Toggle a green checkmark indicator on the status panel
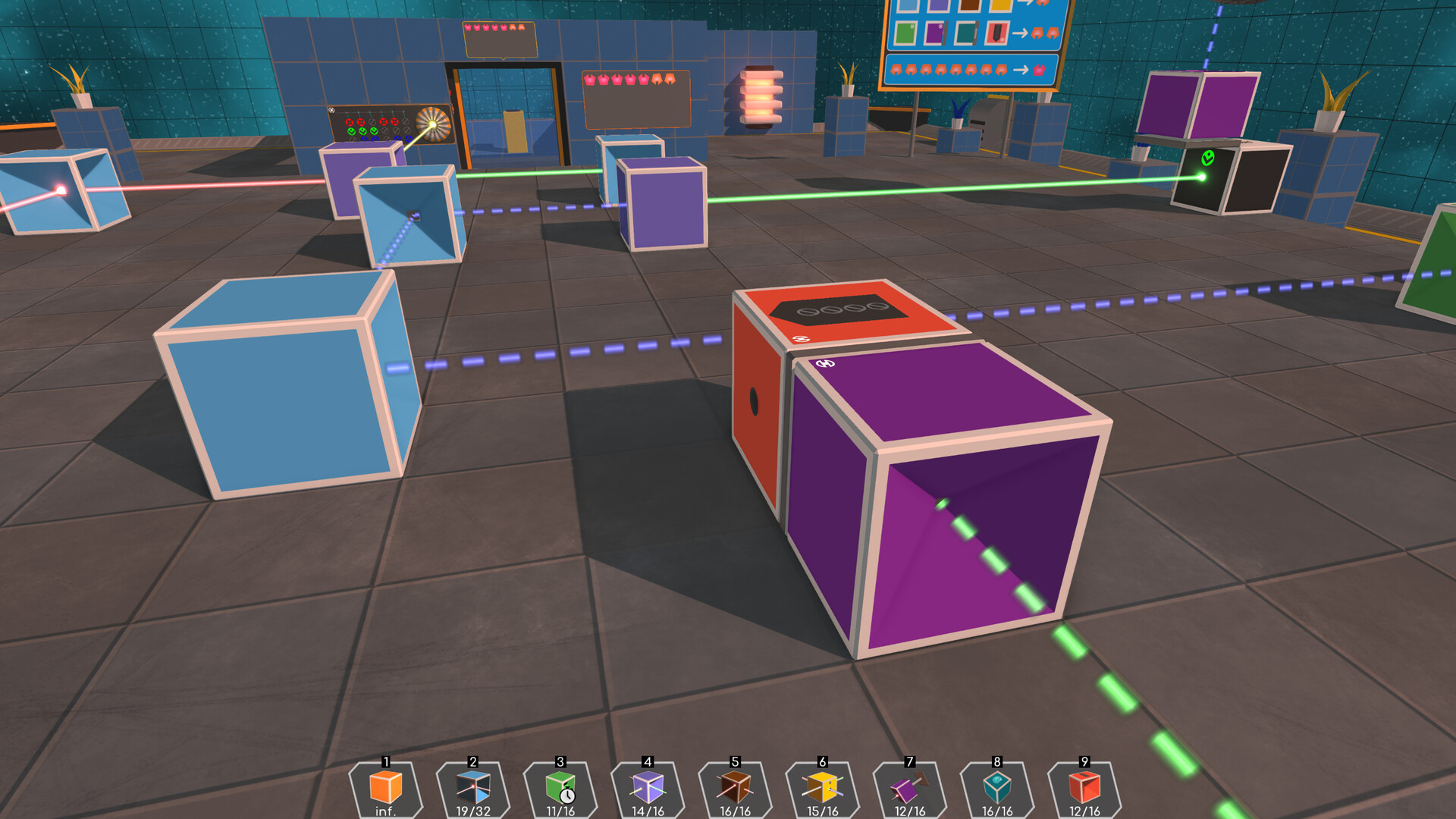This screenshot has height=819, width=1456. (x=351, y=132)
